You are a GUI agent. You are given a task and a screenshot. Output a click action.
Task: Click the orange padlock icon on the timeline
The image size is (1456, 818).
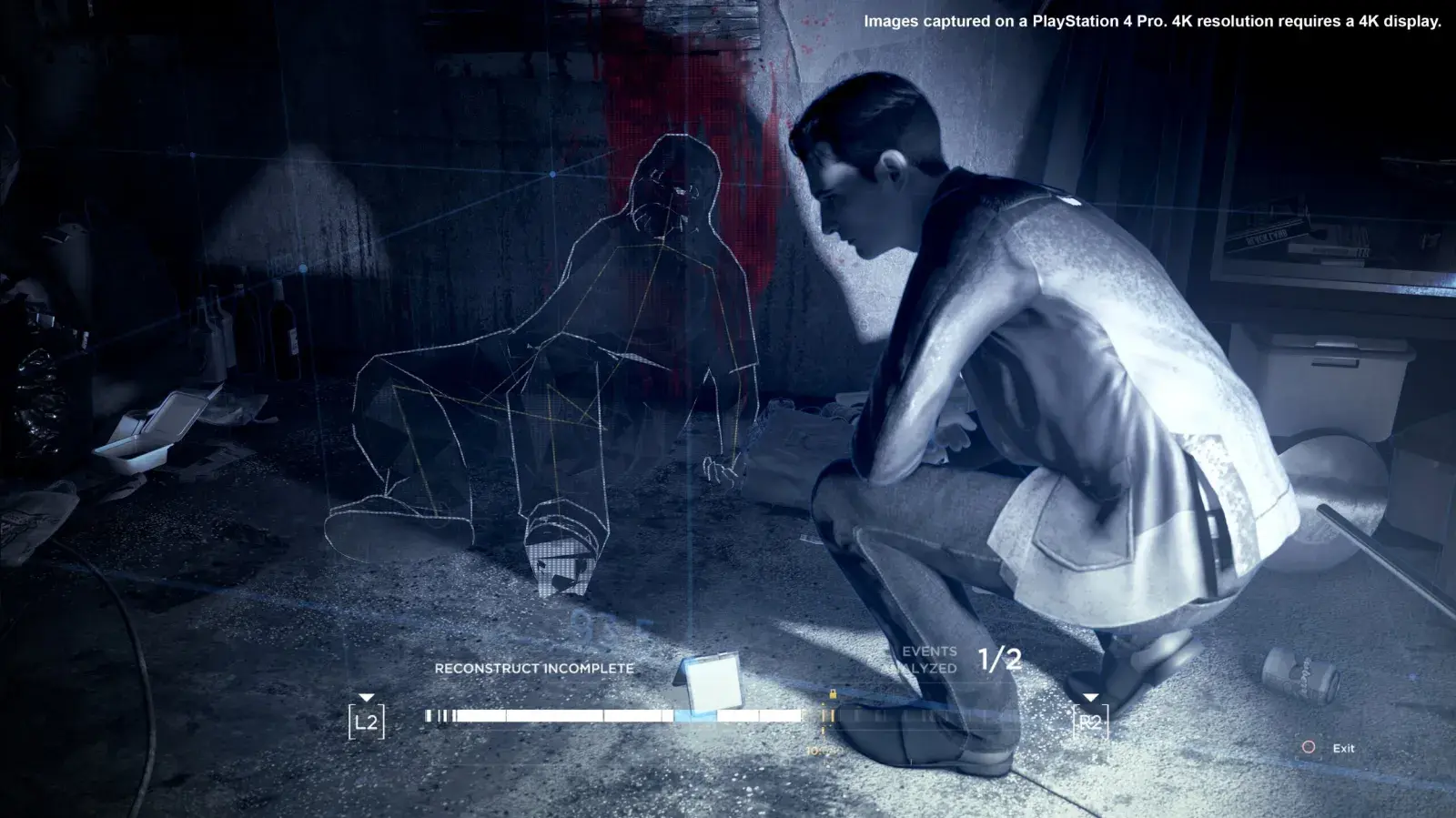pos(833,692)
